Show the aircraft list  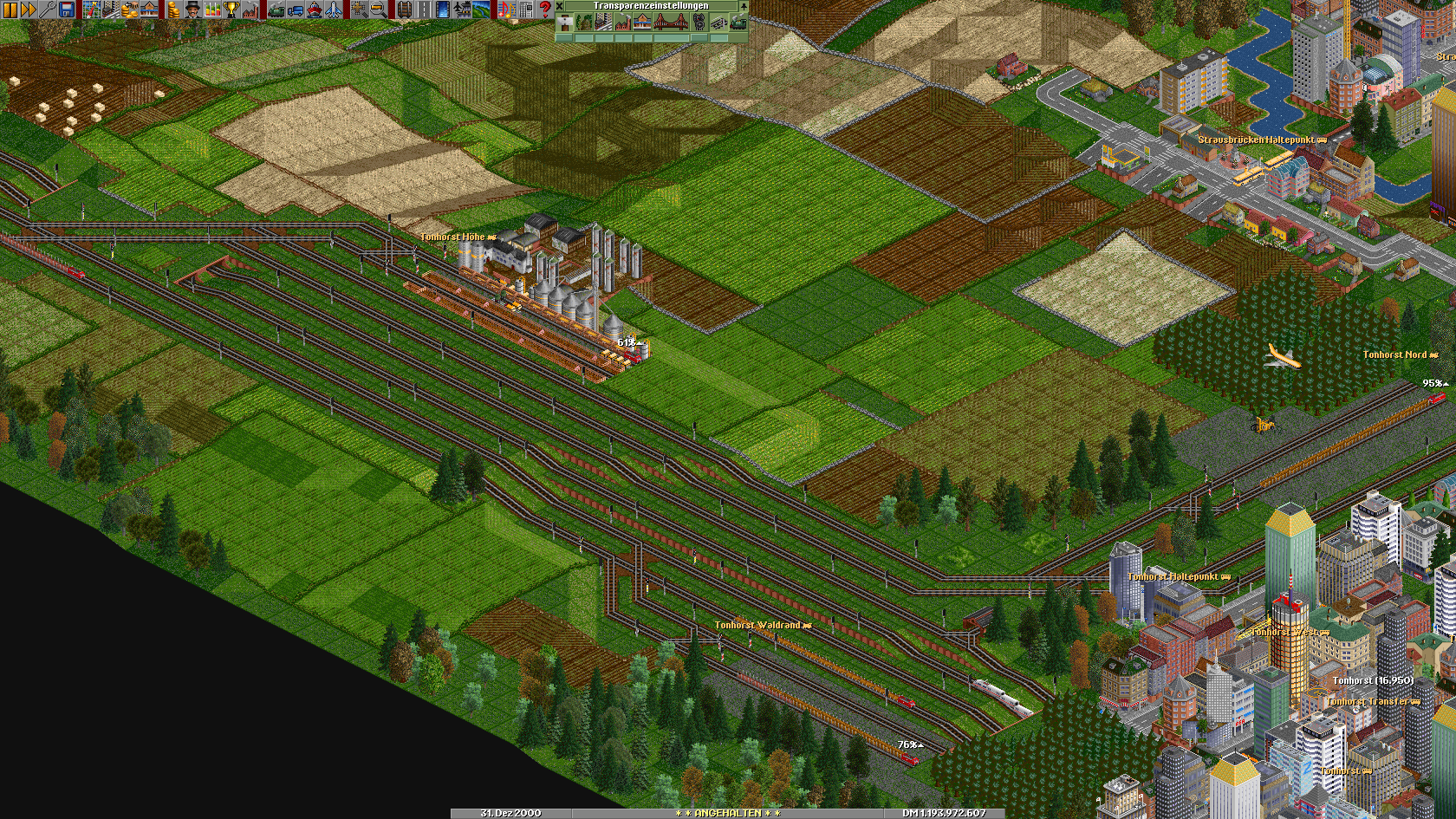tap(334, 10)
